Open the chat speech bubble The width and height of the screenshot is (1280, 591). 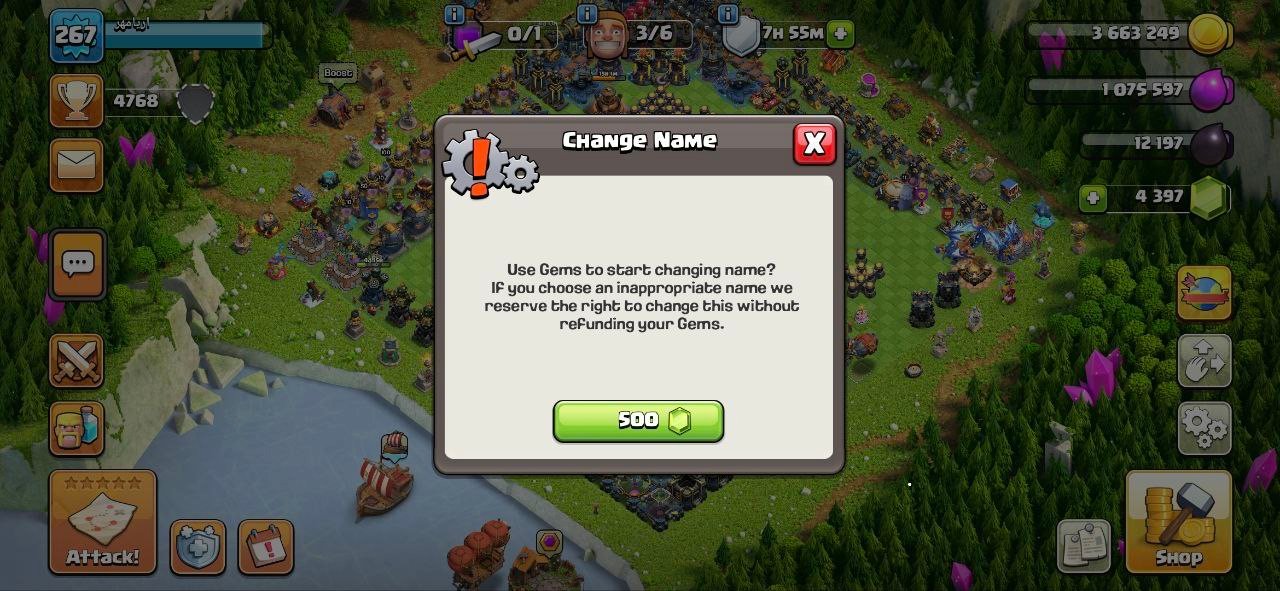click(77, 264)
